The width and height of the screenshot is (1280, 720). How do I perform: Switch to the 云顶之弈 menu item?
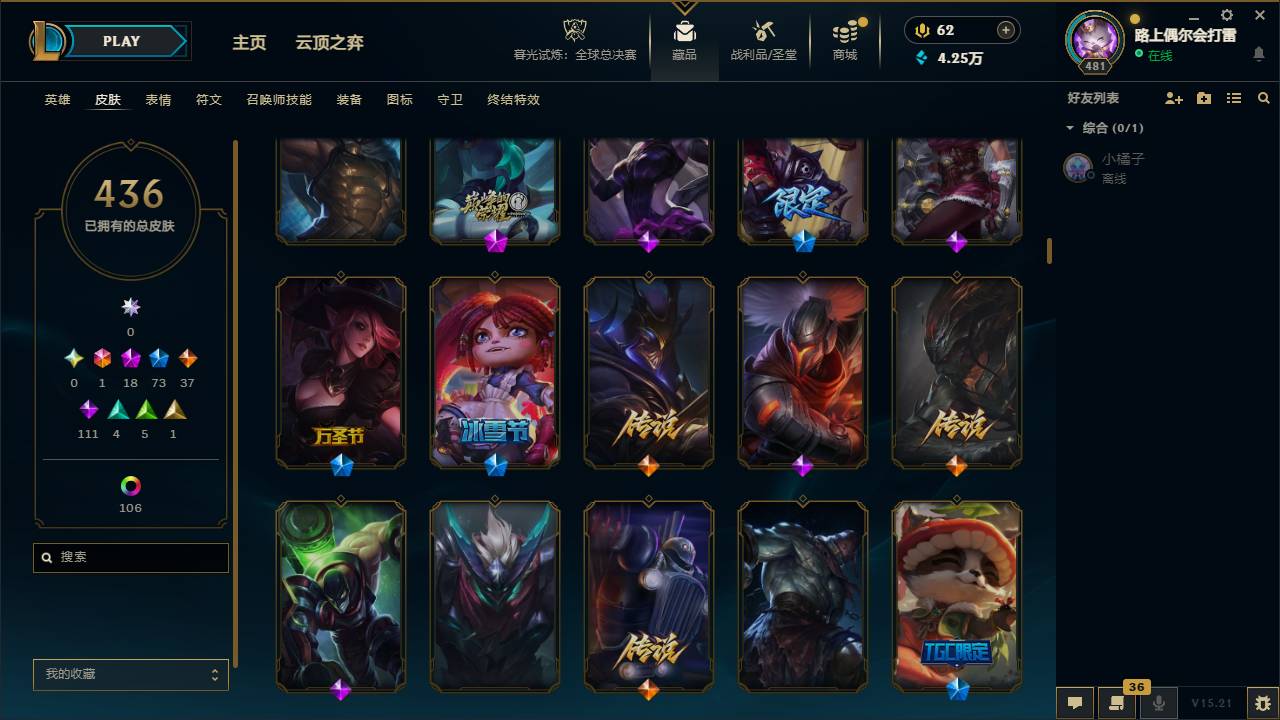(332, 42)
